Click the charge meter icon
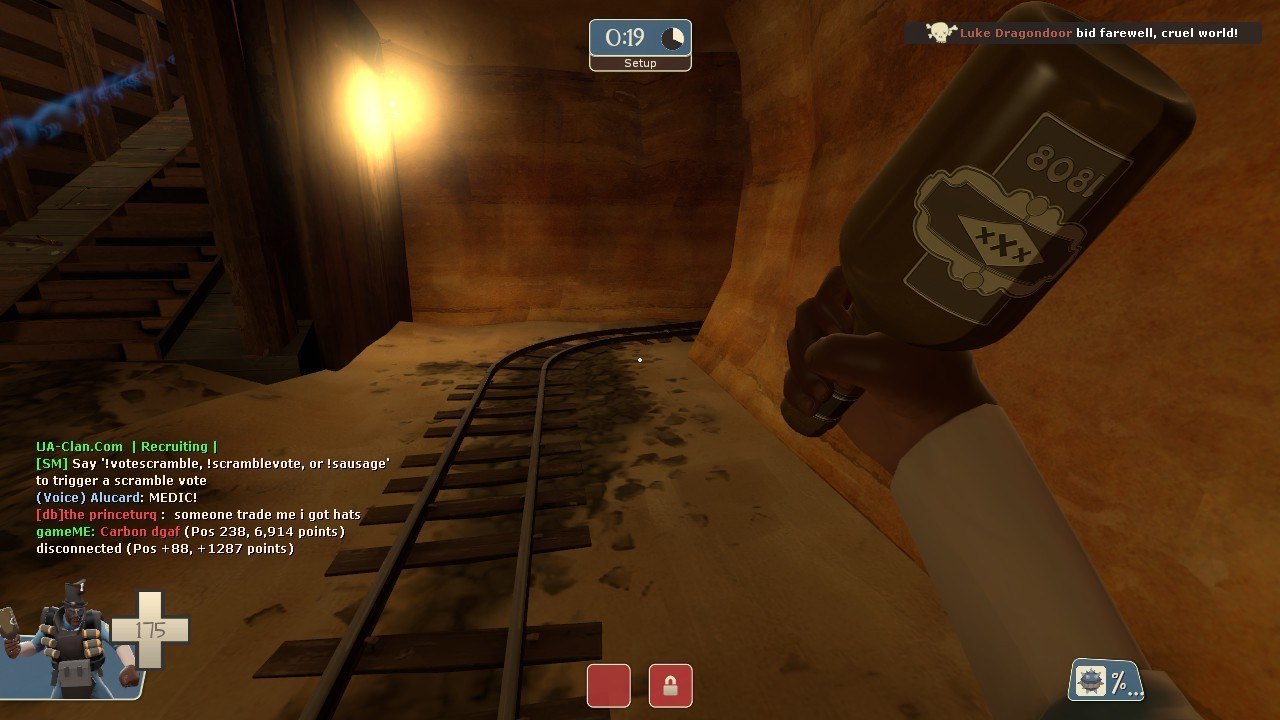Viewport: 1280px width, 720px height. [x=1106, y=681]
